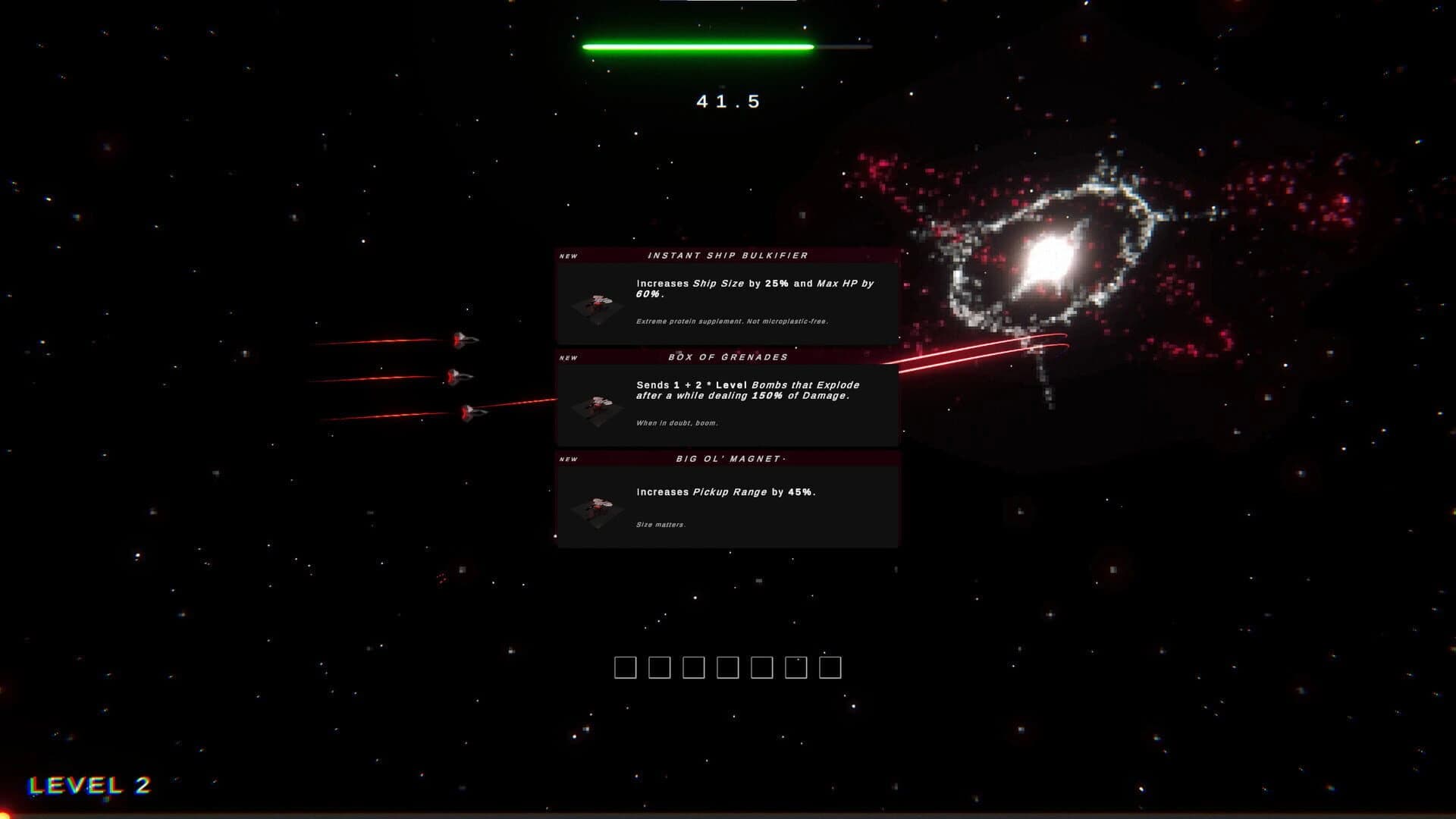Choose the Instant Ship Bulkifier upgrade card
The image size is (1456, 819).
[726, 300]
